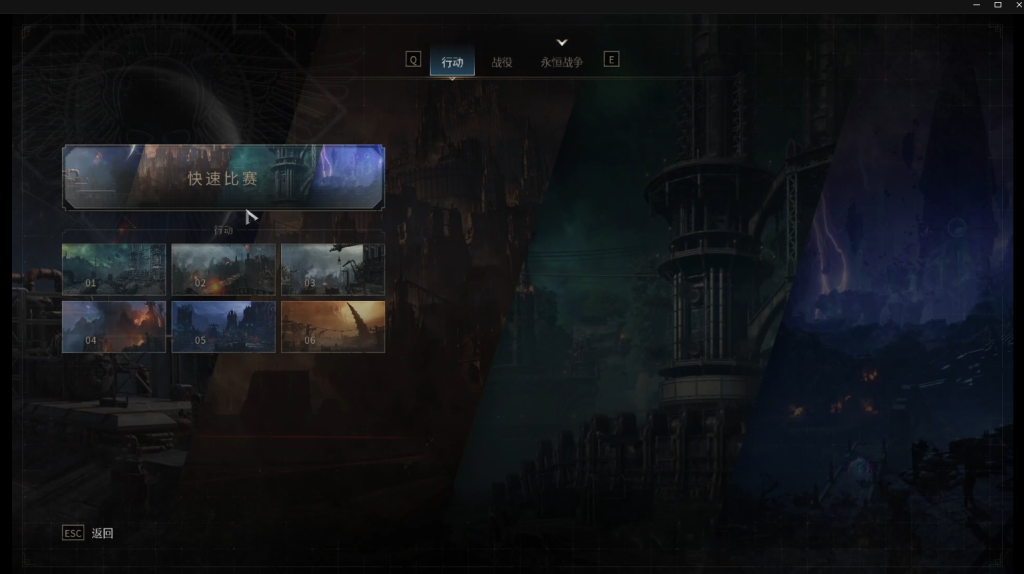The image size is (1024, 574).
Task: Choose operation thumbnail 01
Action: pyautogui.click(x=114, y=269)
